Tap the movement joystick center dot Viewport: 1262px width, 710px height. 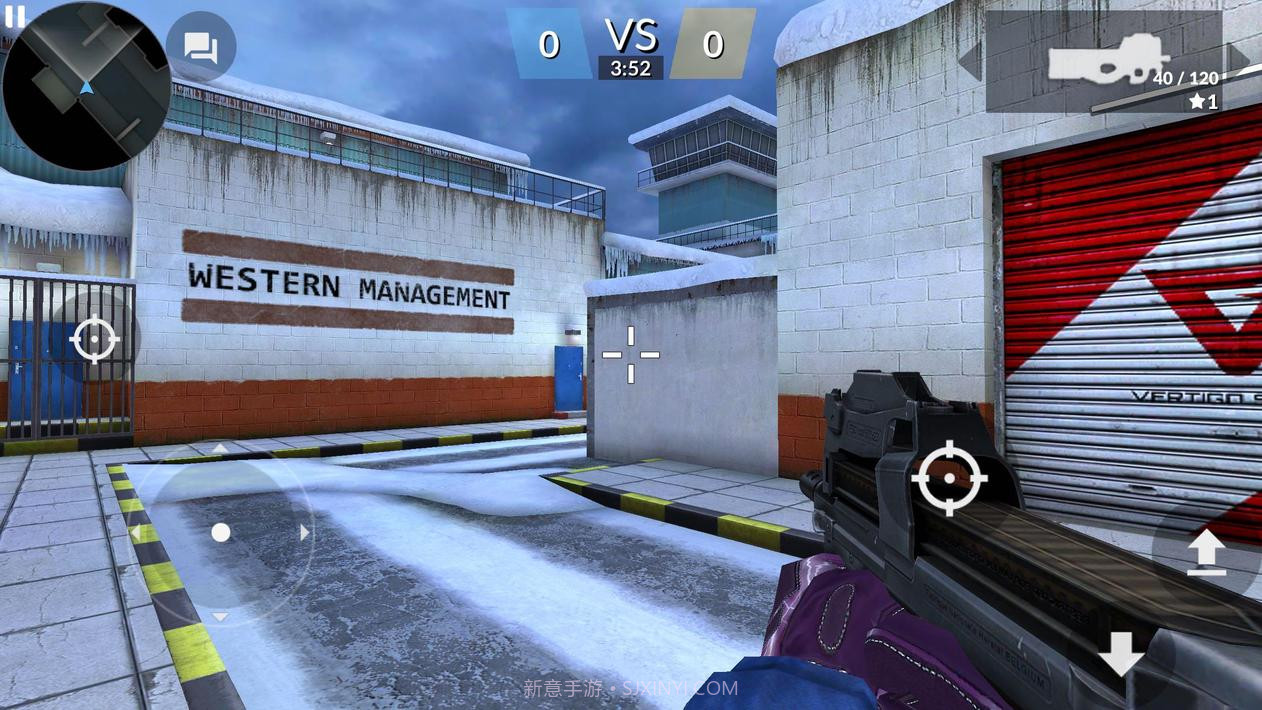(221, 533)
